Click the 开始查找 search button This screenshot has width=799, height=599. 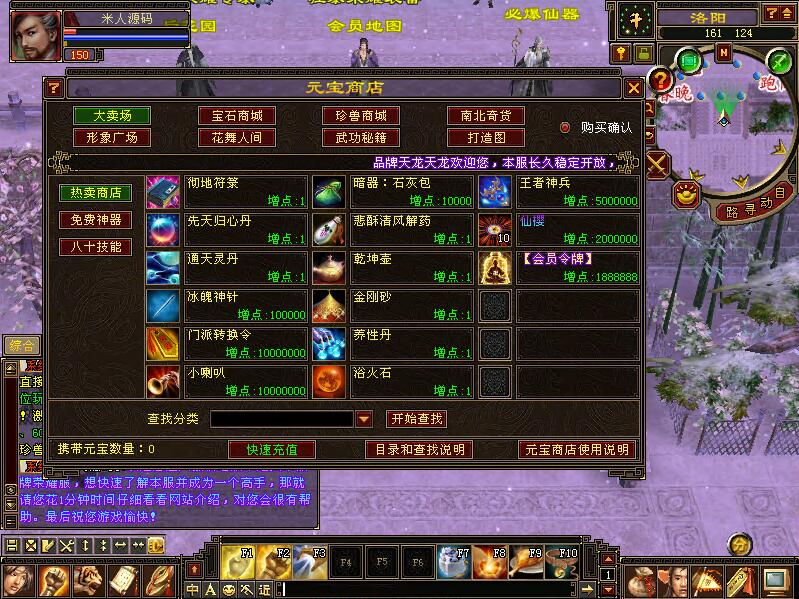(x=417, y=419)
